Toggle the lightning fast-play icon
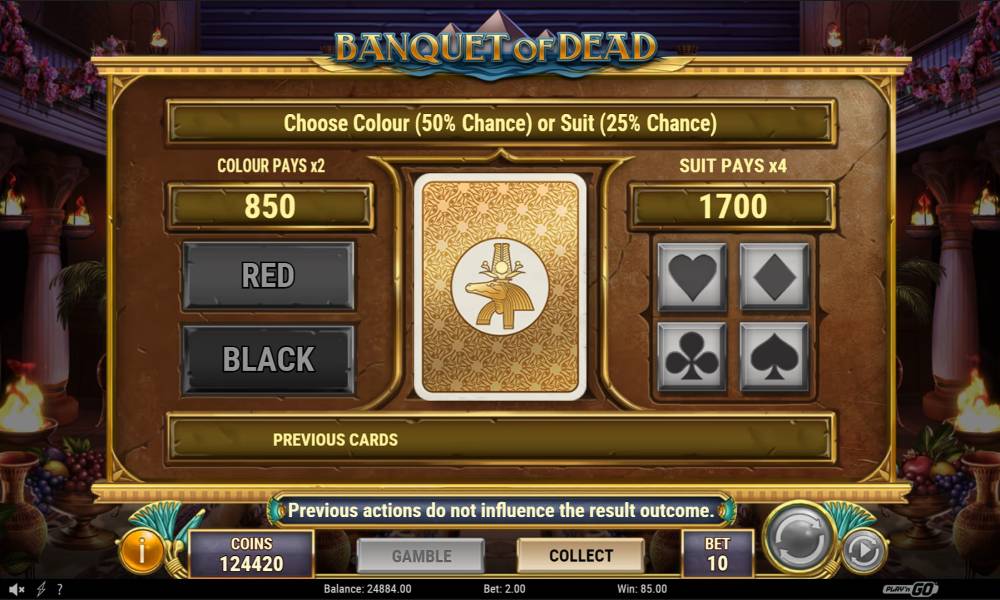This screenshot has height=600, width=1000. [41, 589]
